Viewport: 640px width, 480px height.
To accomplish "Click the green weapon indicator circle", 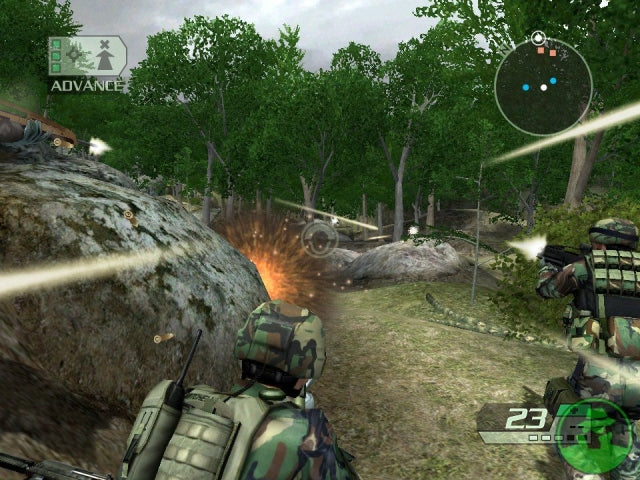I will 594,438.
